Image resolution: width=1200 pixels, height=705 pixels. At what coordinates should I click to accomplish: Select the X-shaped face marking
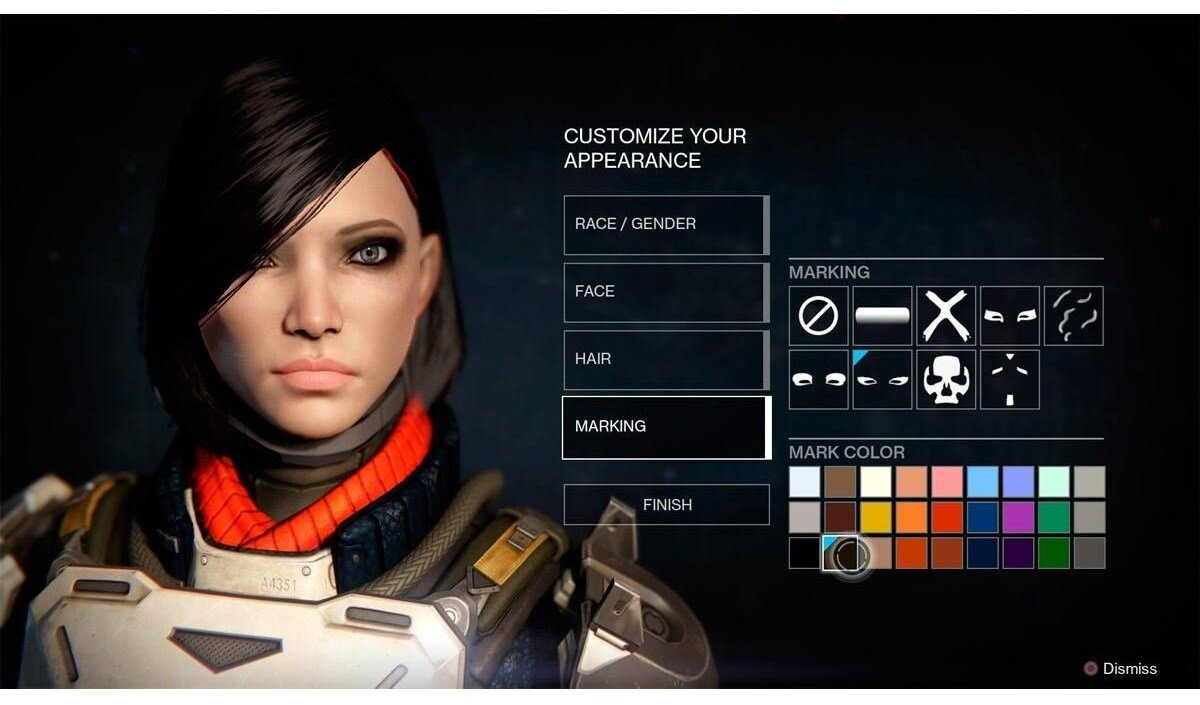pos(946,316)
